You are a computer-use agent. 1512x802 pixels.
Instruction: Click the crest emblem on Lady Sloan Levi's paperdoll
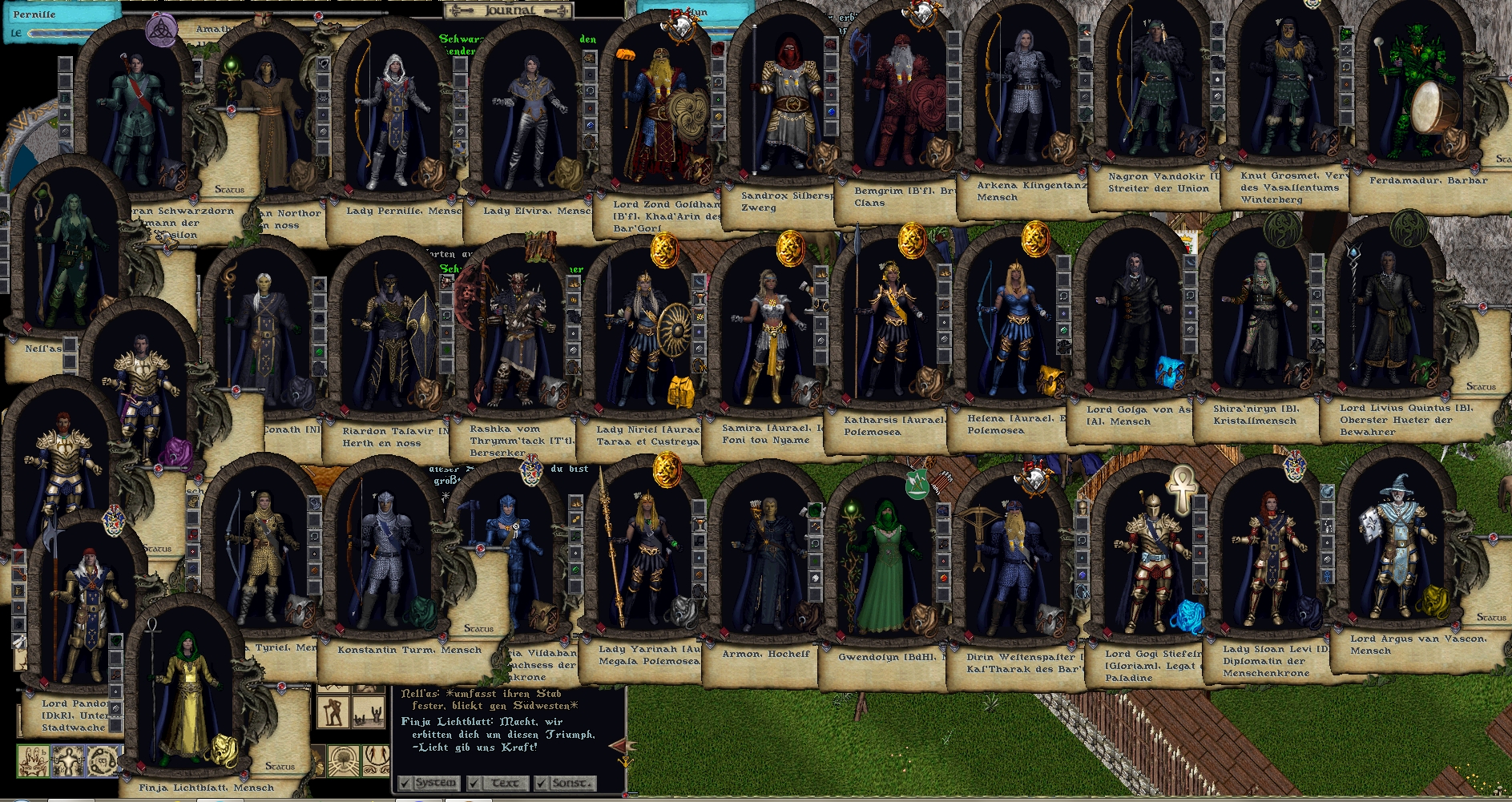pos(1294,467)
